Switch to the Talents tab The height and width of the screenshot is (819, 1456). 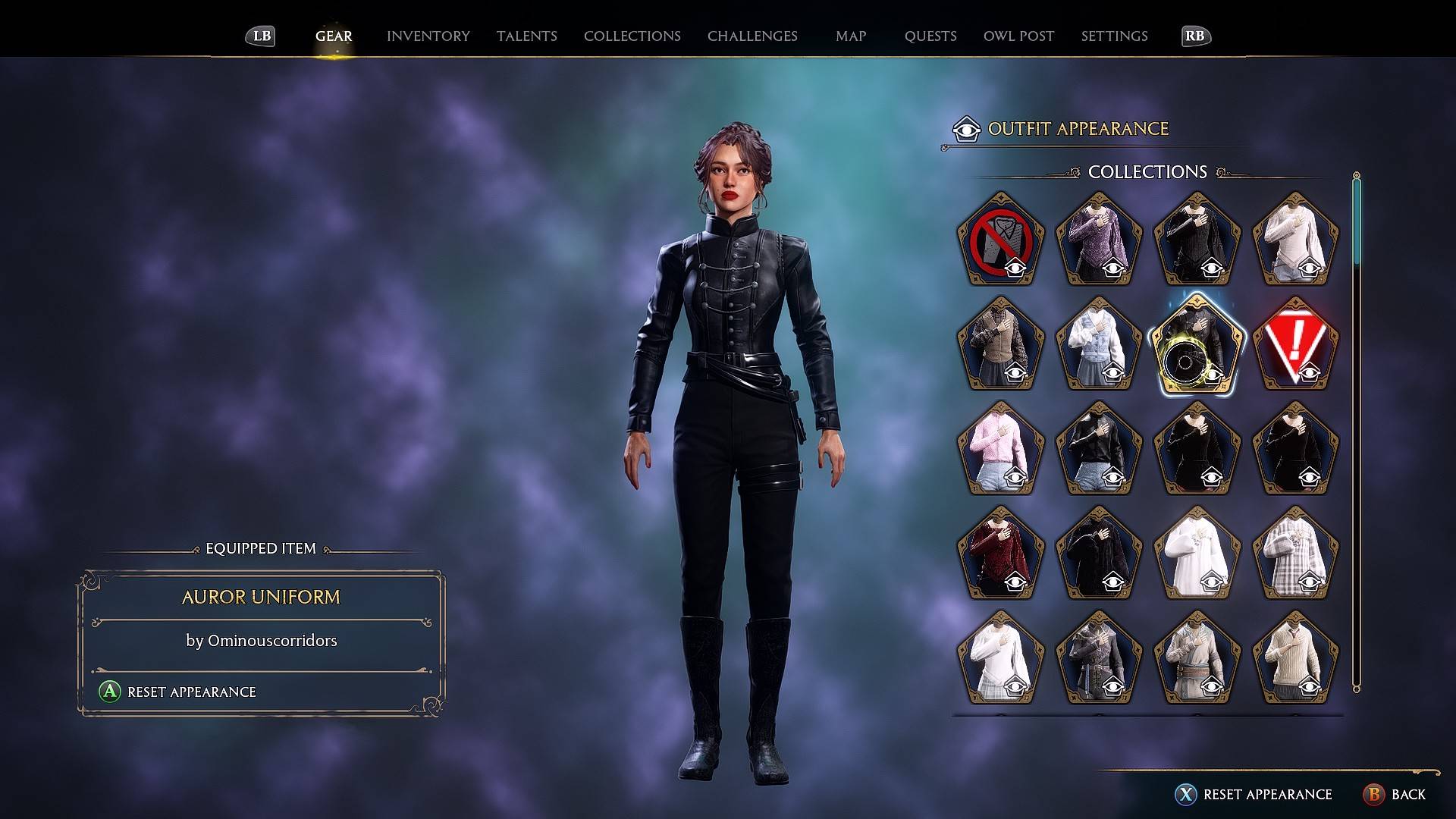pos(526,36)
